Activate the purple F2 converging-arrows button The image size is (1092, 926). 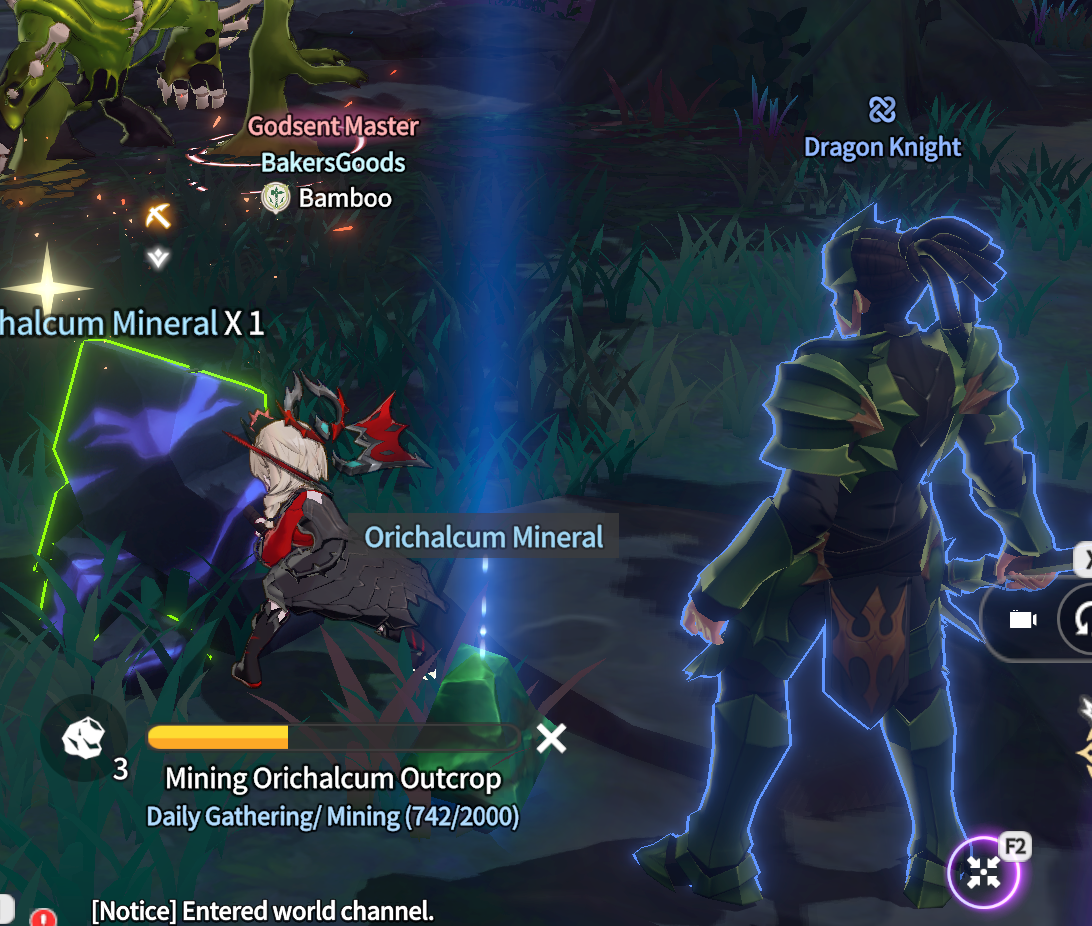point(984,874)
